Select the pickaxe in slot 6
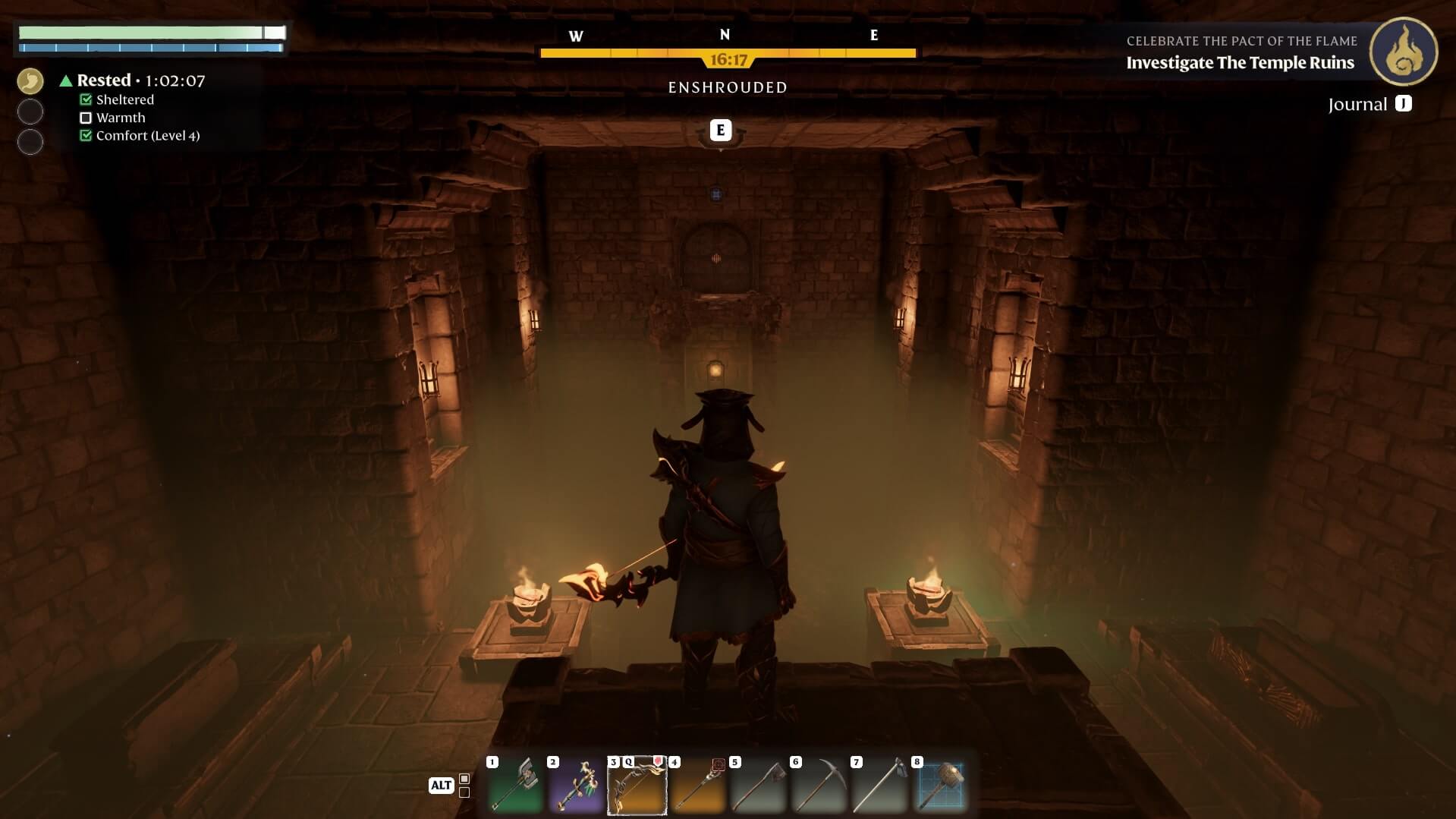The height and width of the screenshot is (819, 1456). 819,786
